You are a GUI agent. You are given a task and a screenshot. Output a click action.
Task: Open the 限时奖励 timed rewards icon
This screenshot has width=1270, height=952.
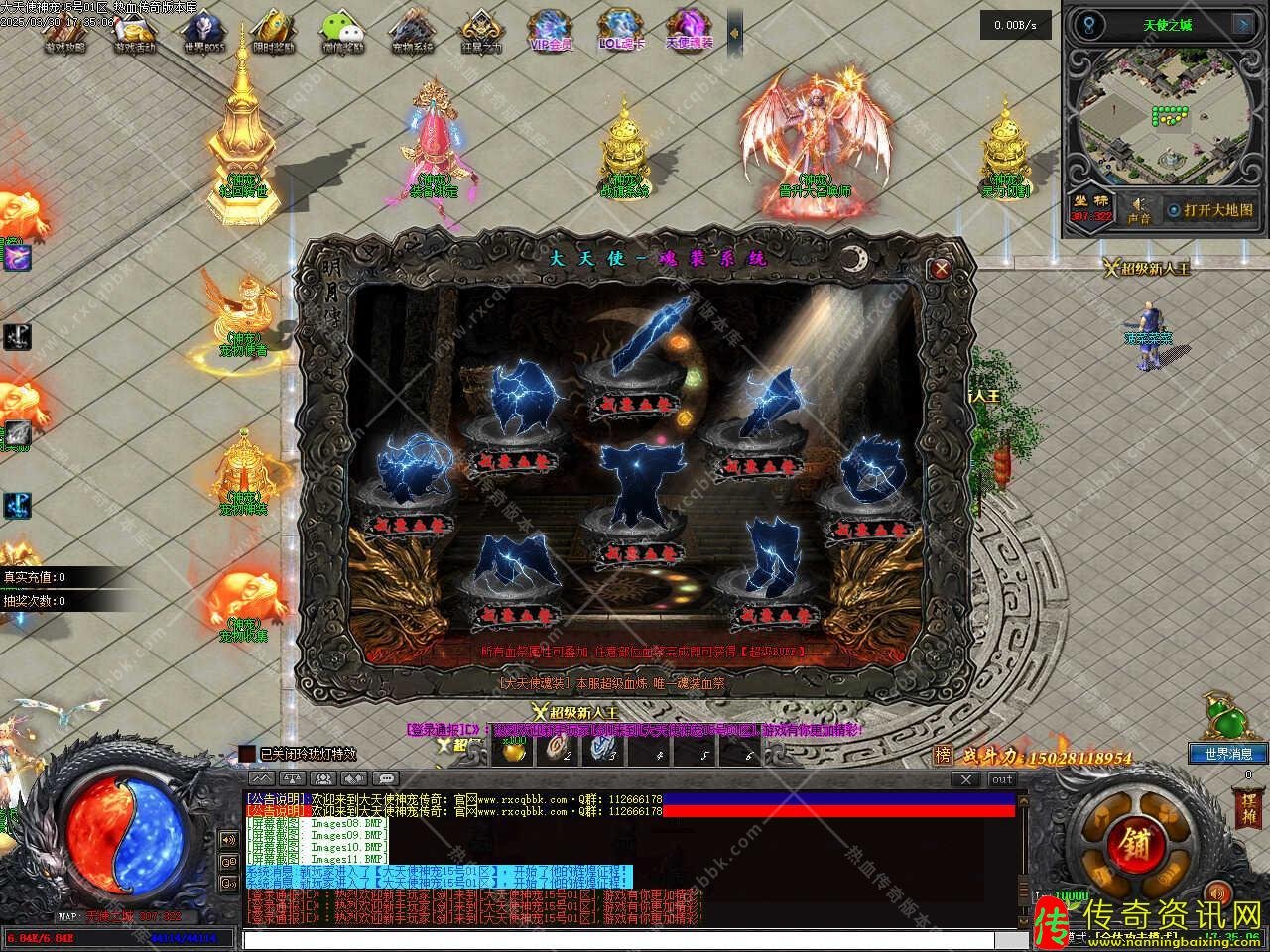pyautogui.click(x=274, y=31)
